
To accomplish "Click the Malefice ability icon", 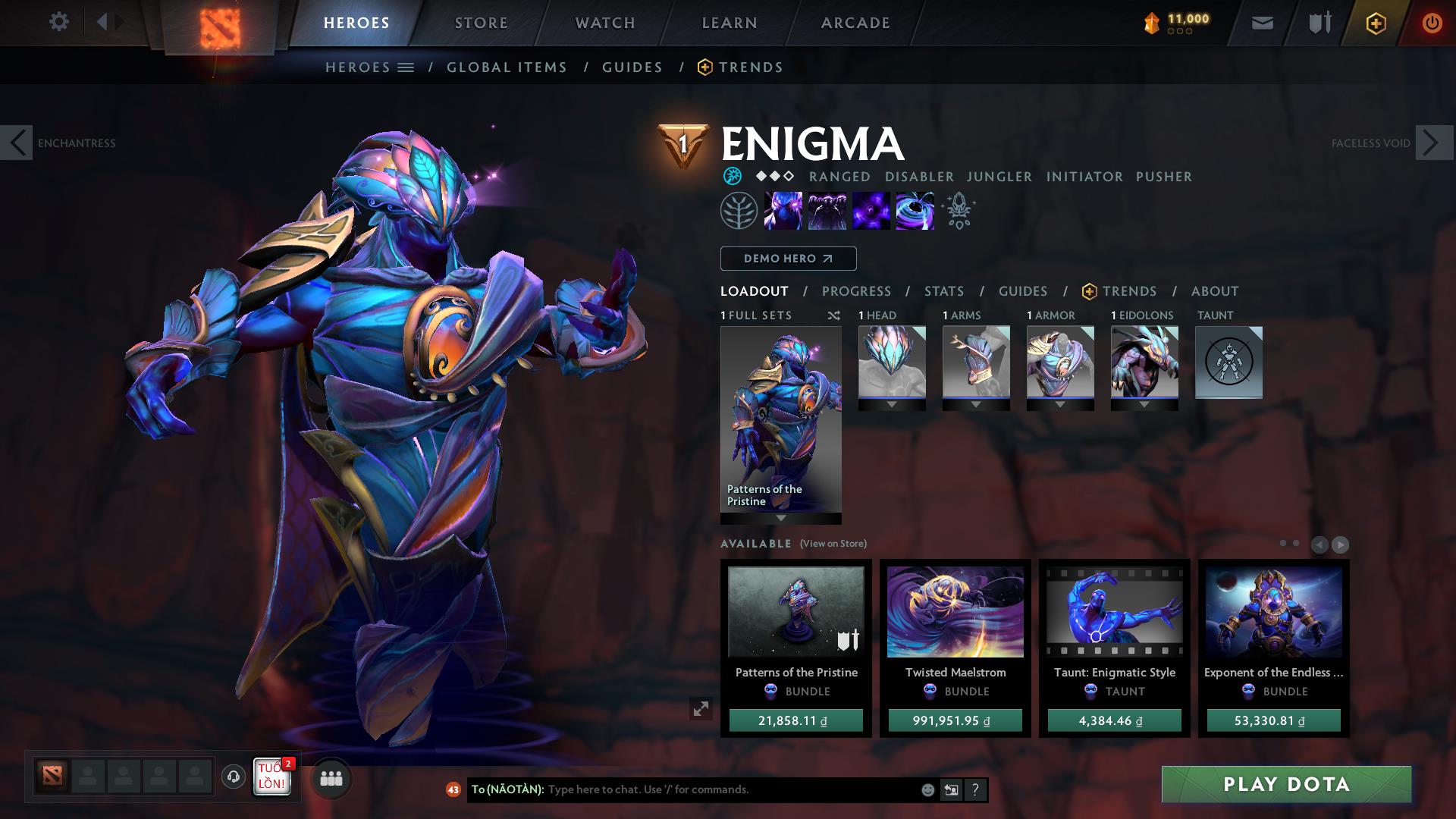I will pyautogui.click(x=785, y=211).
